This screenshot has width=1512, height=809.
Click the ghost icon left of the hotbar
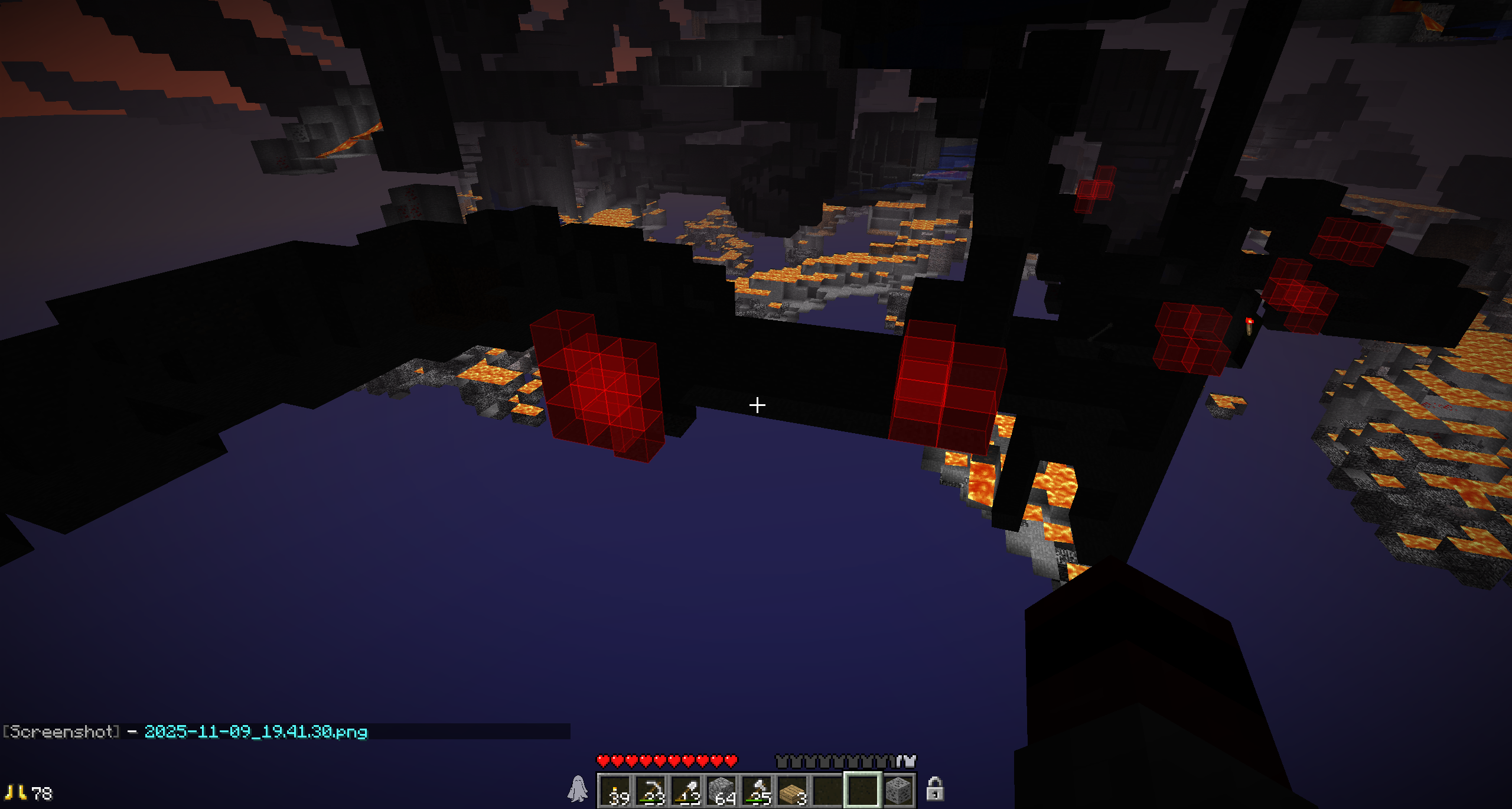pyautogui.click(x=578, y=789)
